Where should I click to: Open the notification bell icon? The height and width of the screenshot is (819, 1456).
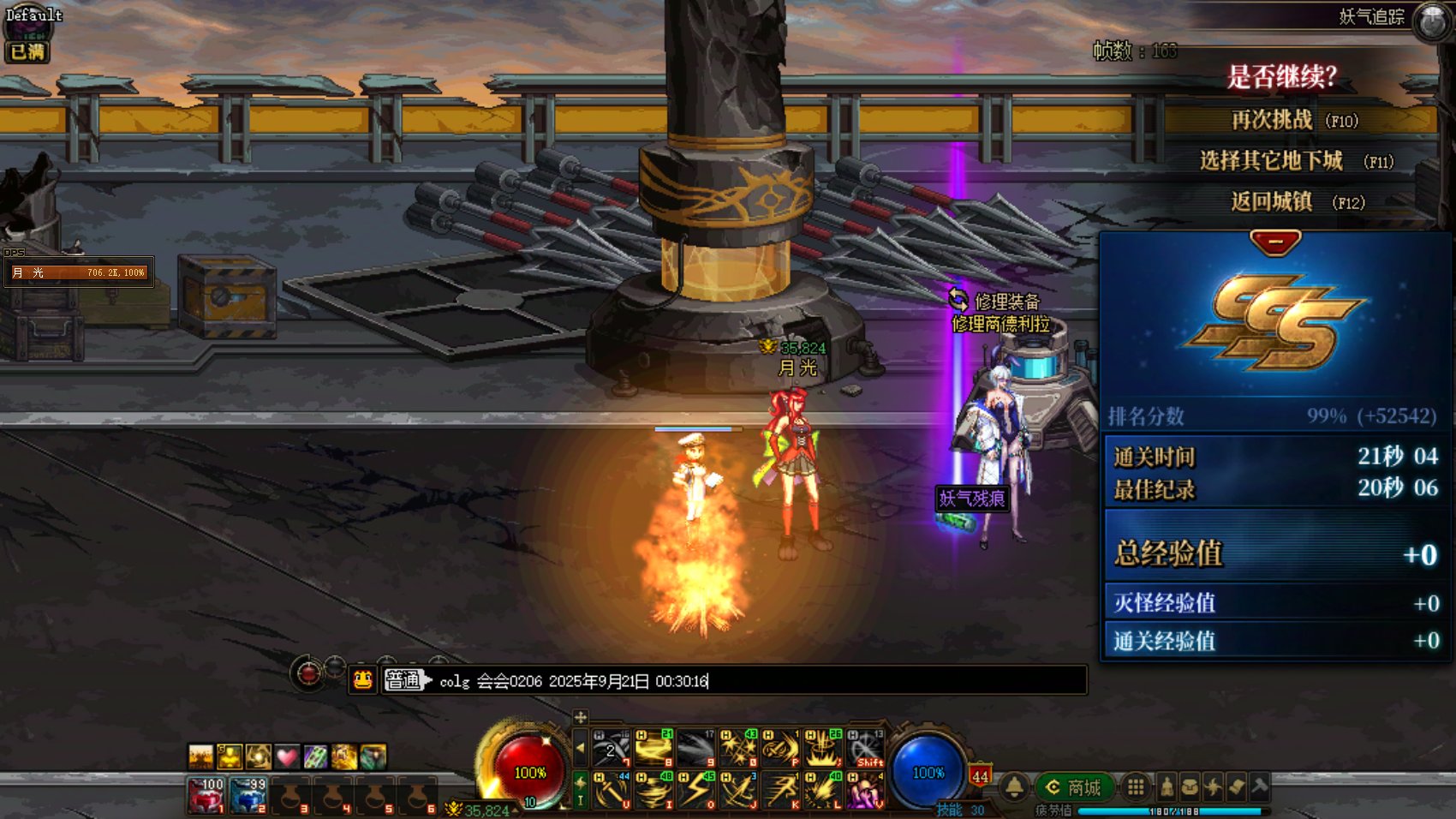[x=1014, y=786]
